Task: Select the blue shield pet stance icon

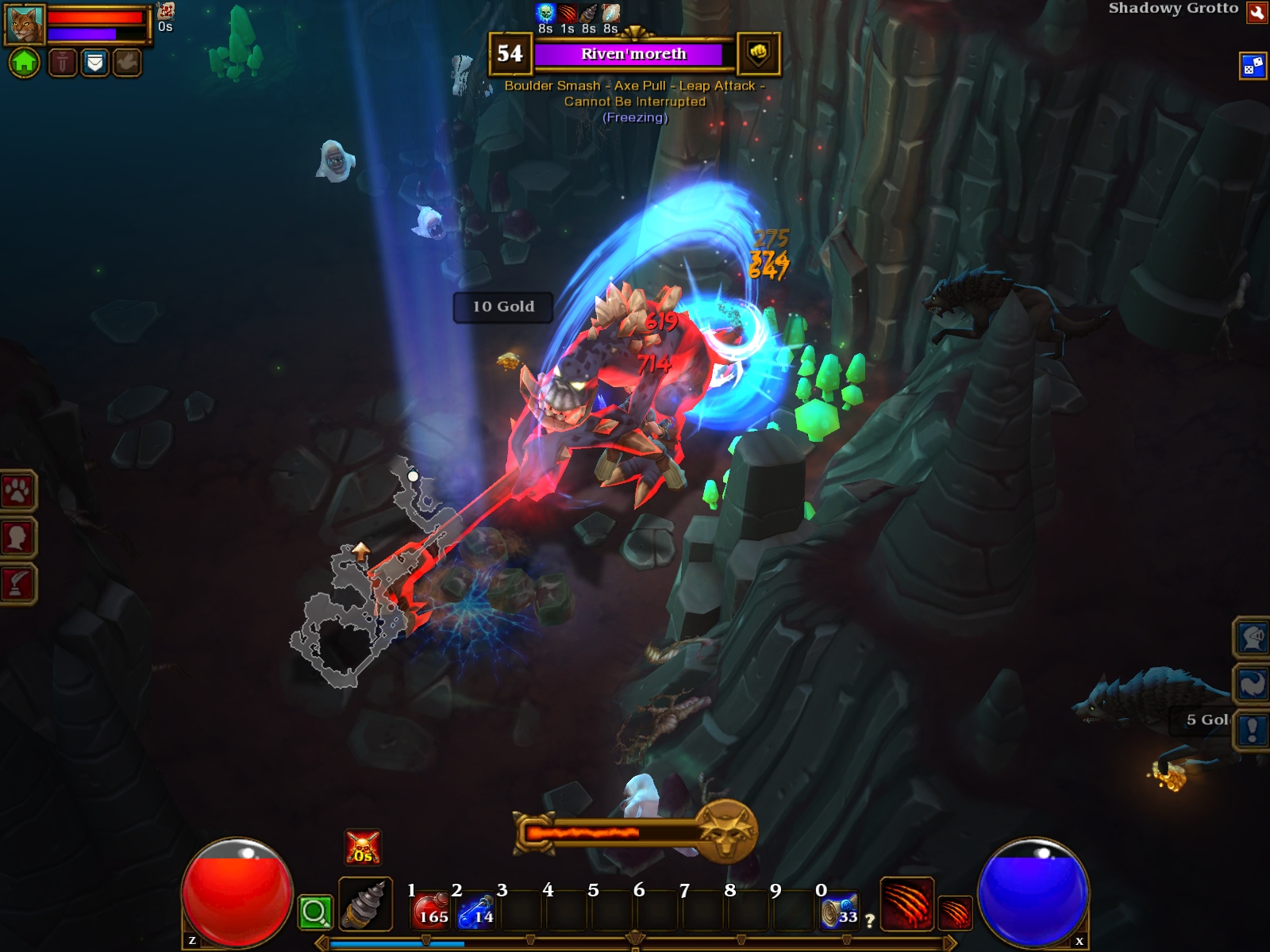Action: click(x=94, y=62)
